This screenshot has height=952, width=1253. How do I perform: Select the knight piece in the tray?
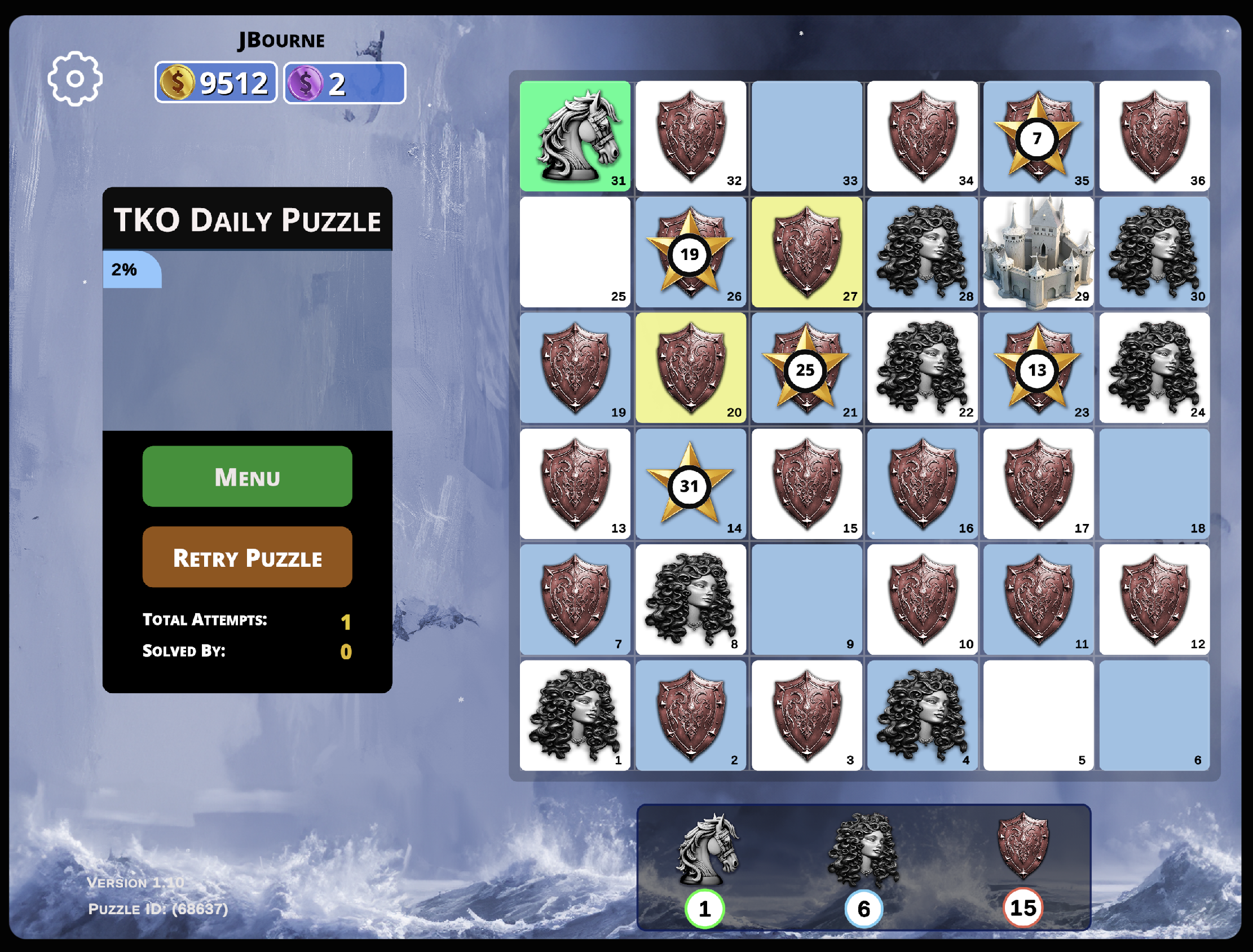(x=707, y=849)
